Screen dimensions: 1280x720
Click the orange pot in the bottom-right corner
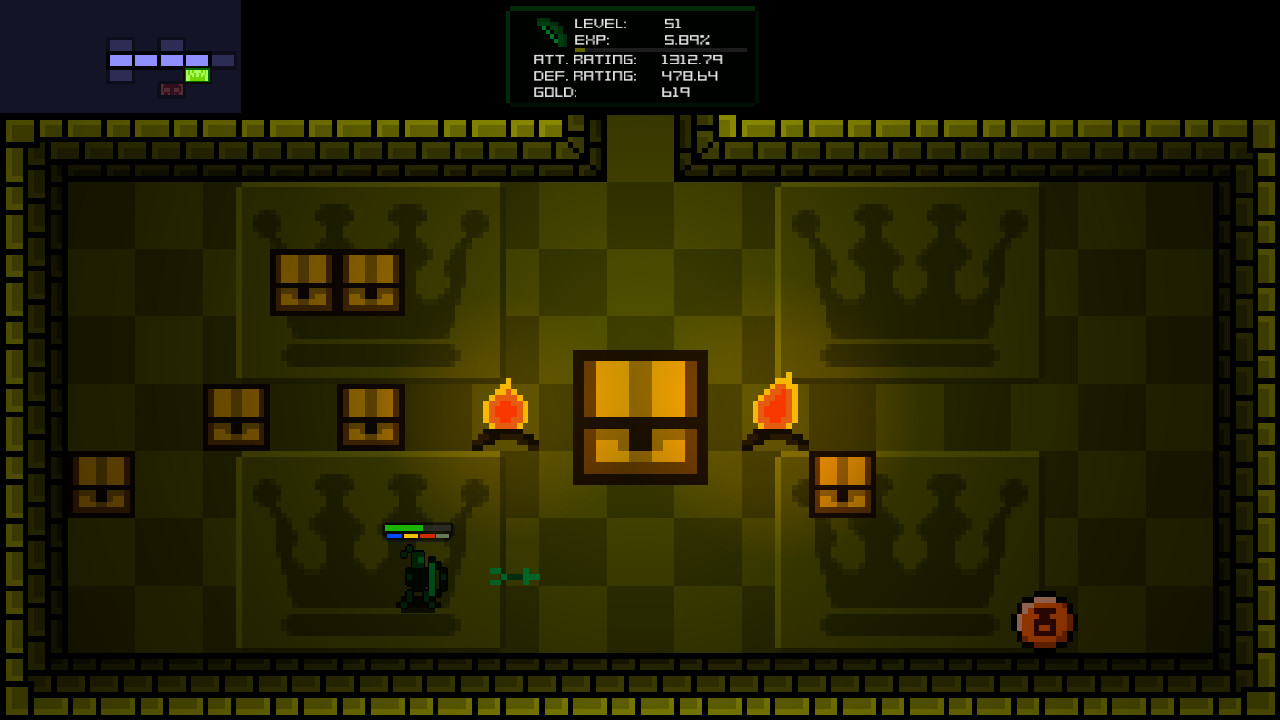(1045, 622)
